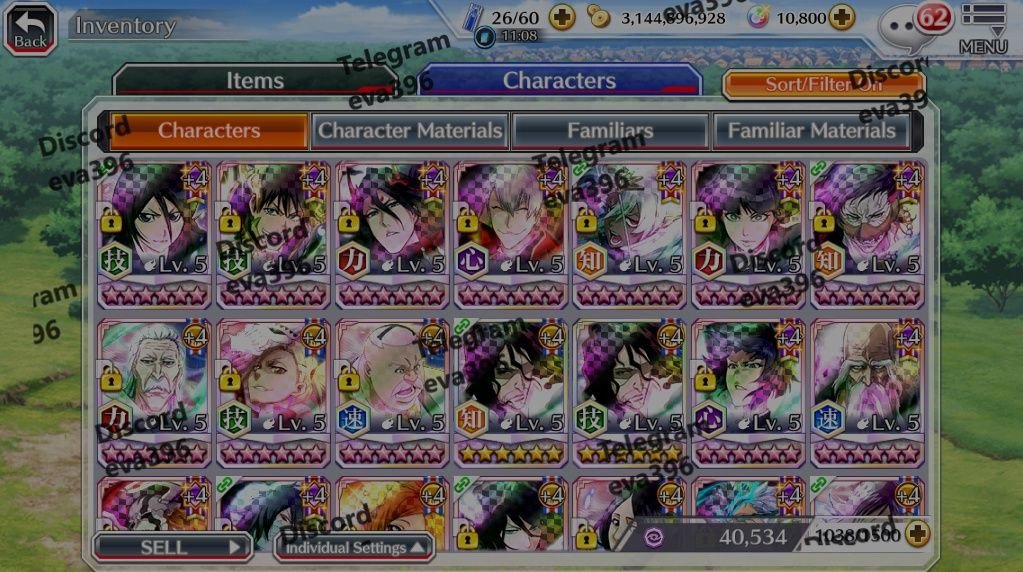Switch to the Items tab
Viewport: 1023px width, 572px height.
tap(254, 81)
